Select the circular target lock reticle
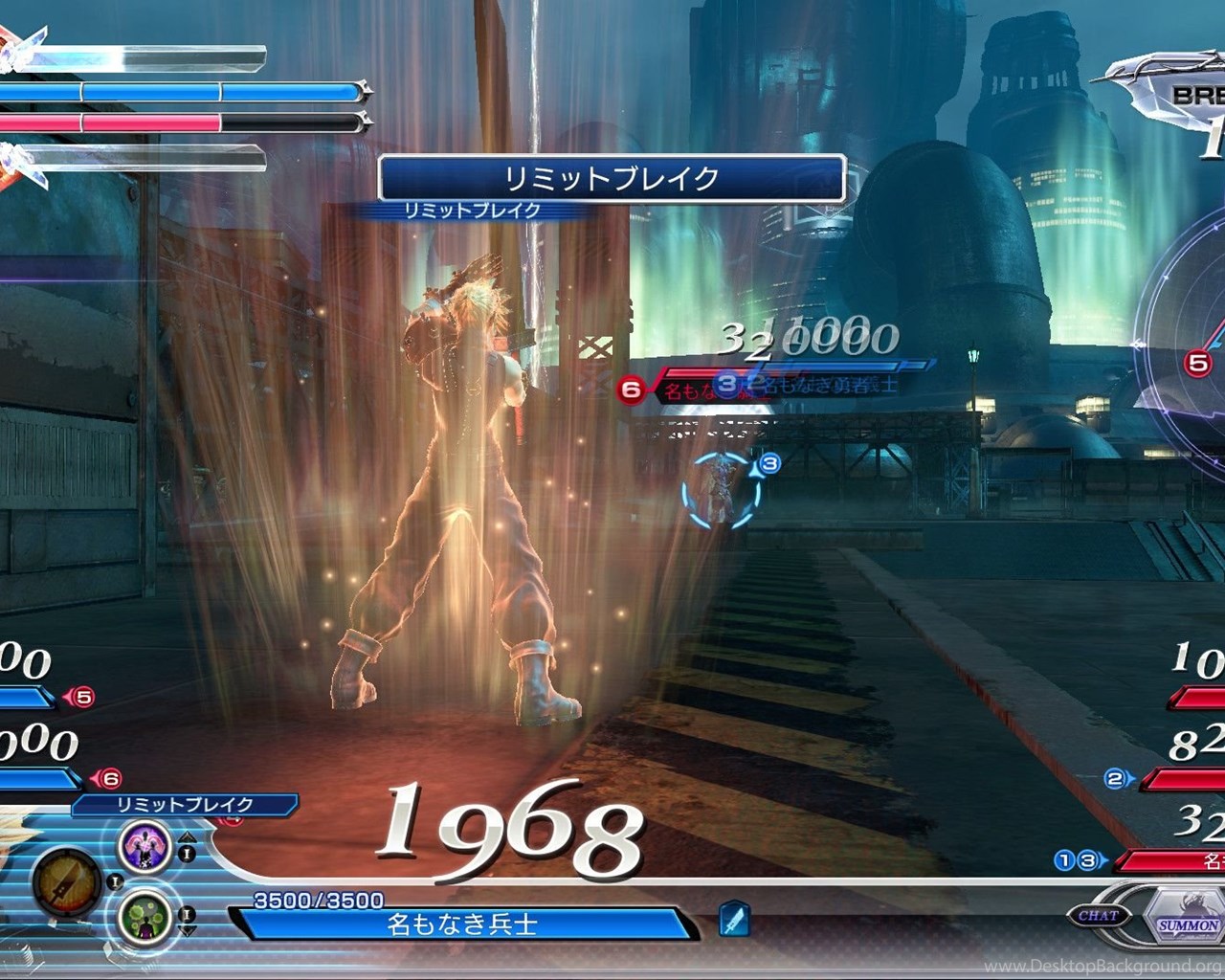The width and height of the screenshot is (1225, 980). coord(721,492)
